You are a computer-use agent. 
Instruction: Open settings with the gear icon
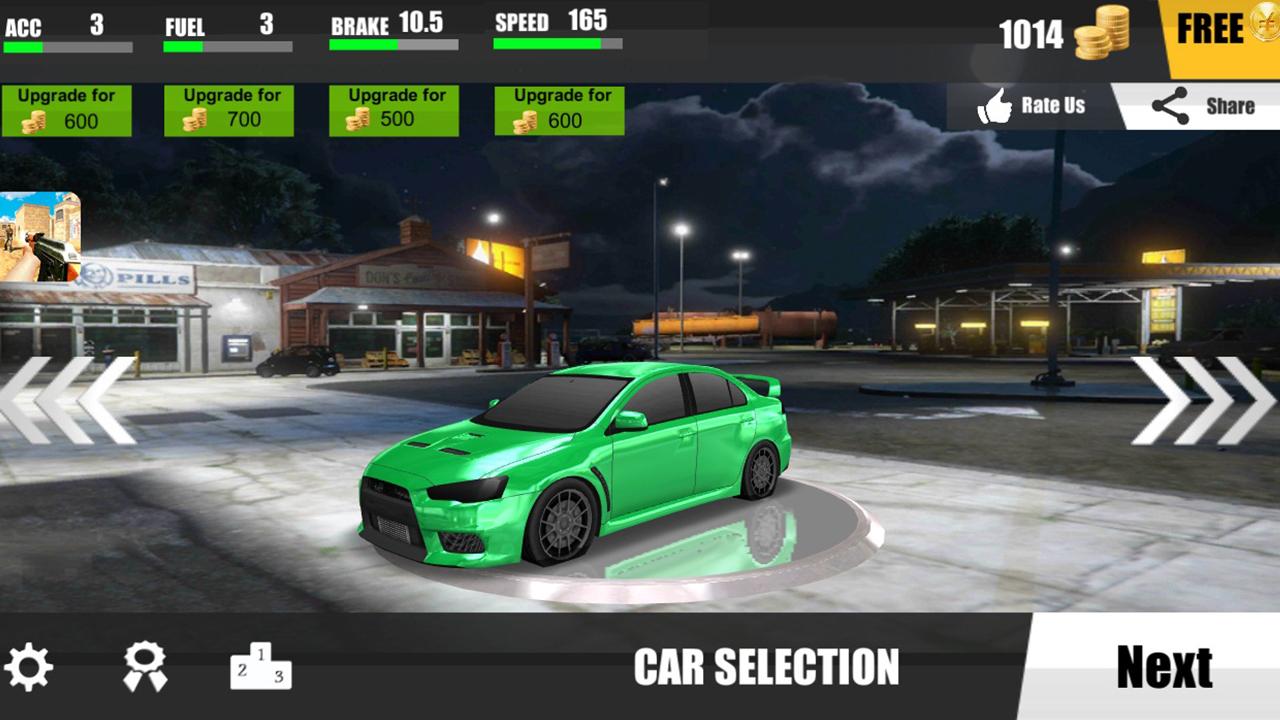pyautogui.click(x=28, y=667)
